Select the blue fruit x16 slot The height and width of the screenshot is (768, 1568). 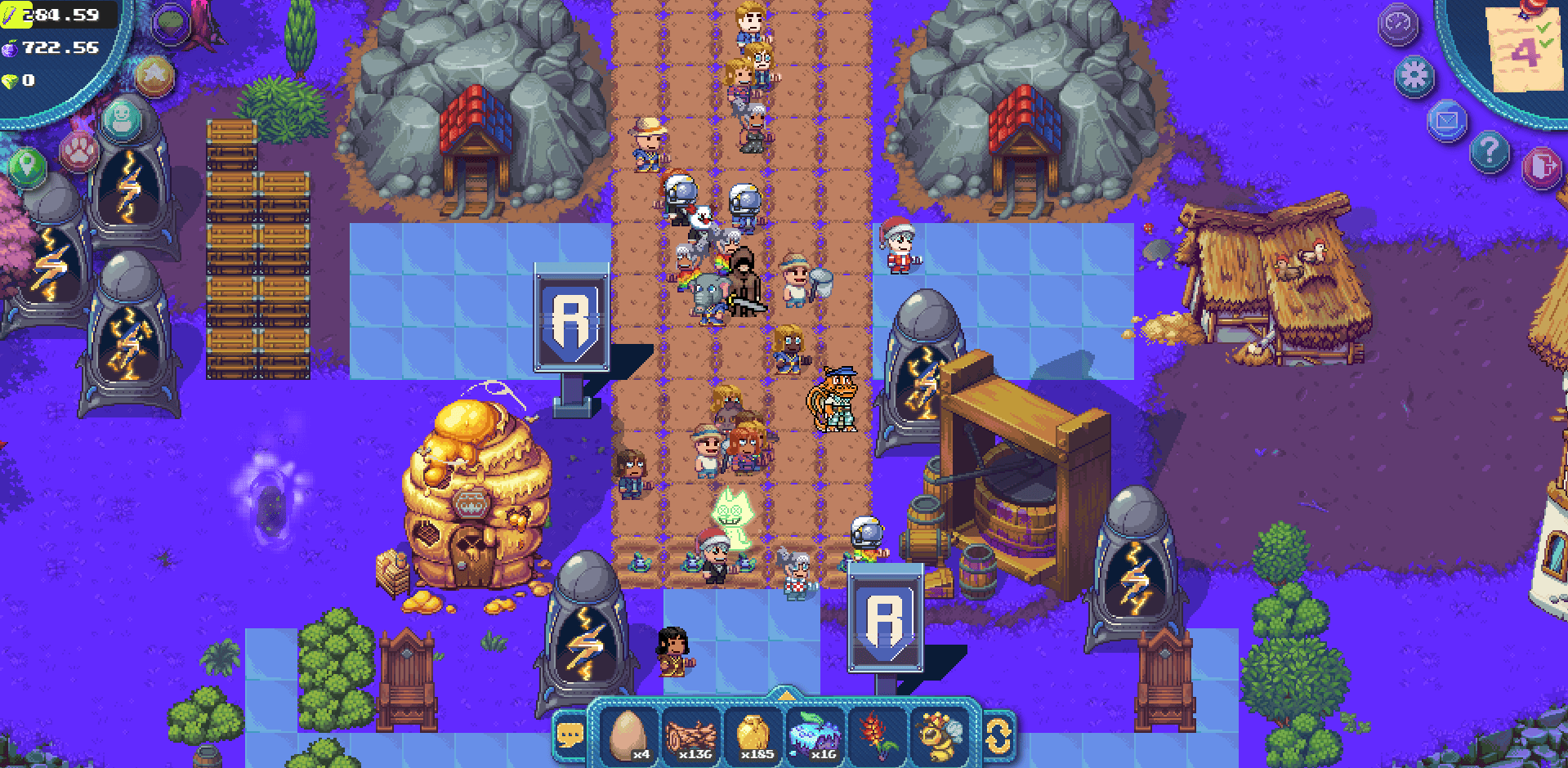click(817, 734)
